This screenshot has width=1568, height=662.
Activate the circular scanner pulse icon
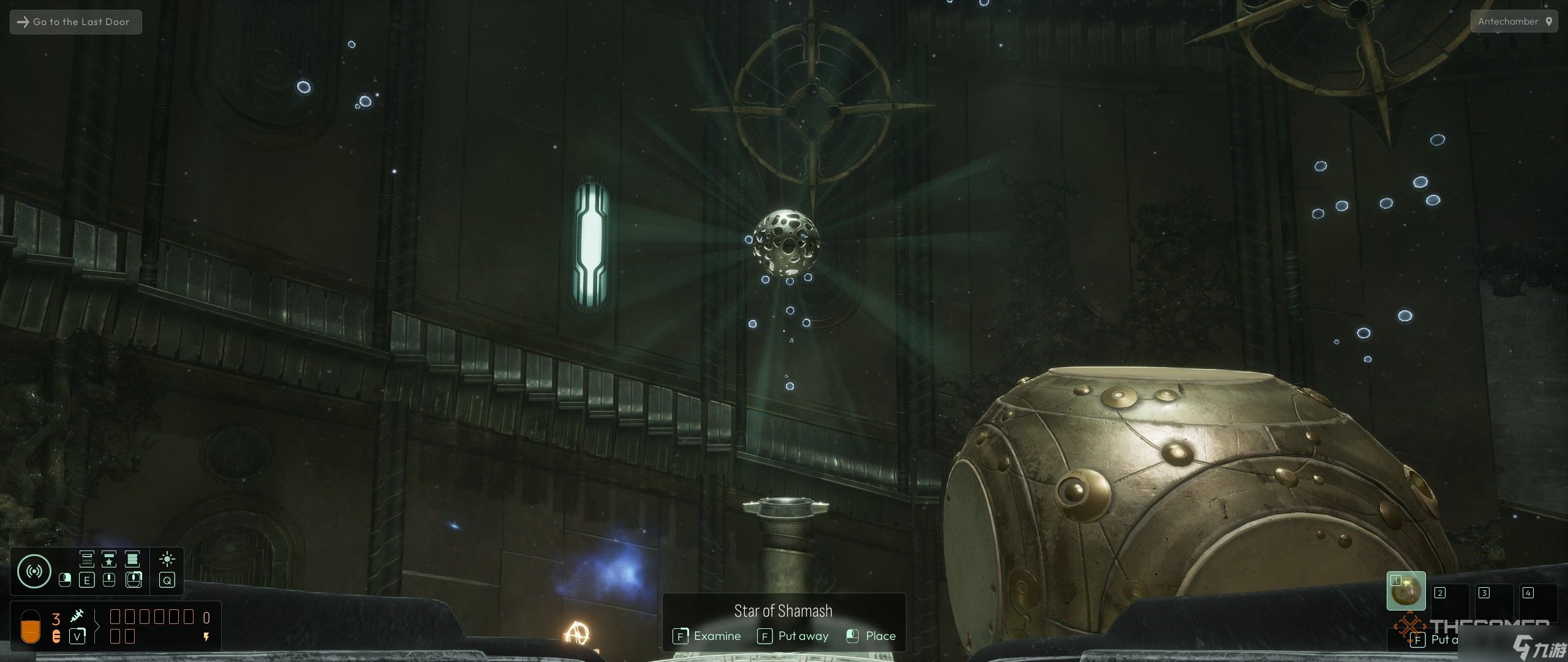click(34, 571)
